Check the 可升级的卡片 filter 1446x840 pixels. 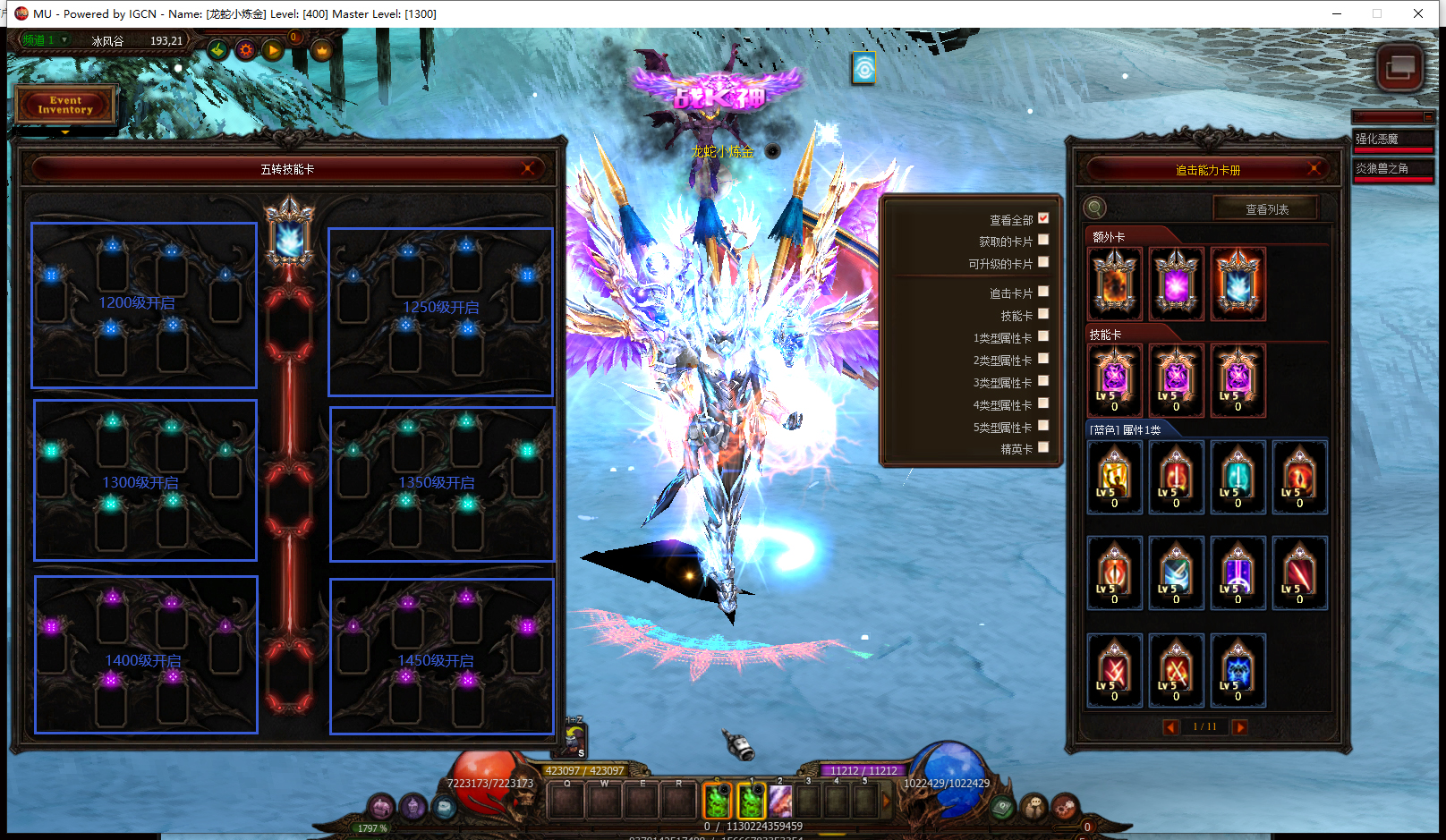[1043, 262]
